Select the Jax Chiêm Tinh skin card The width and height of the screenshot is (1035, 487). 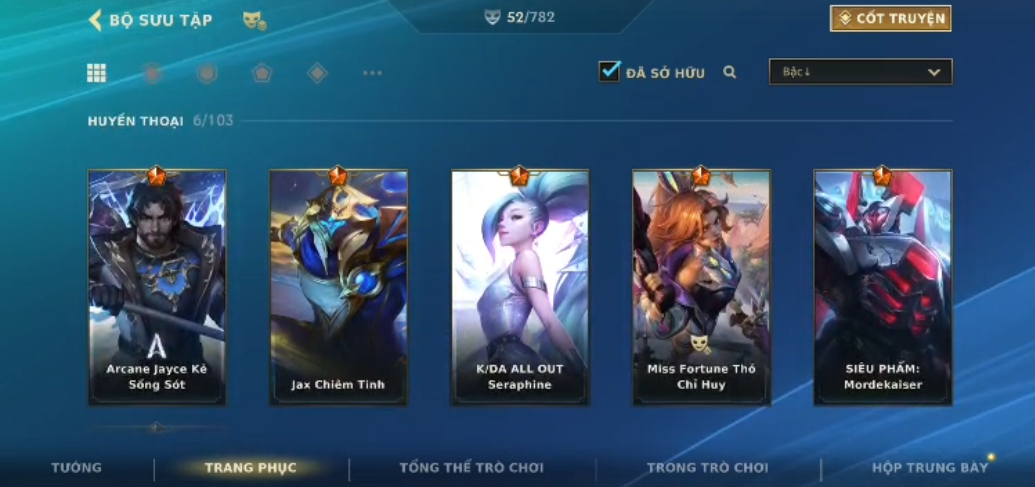pyautogui.click(x=338, y=287)
